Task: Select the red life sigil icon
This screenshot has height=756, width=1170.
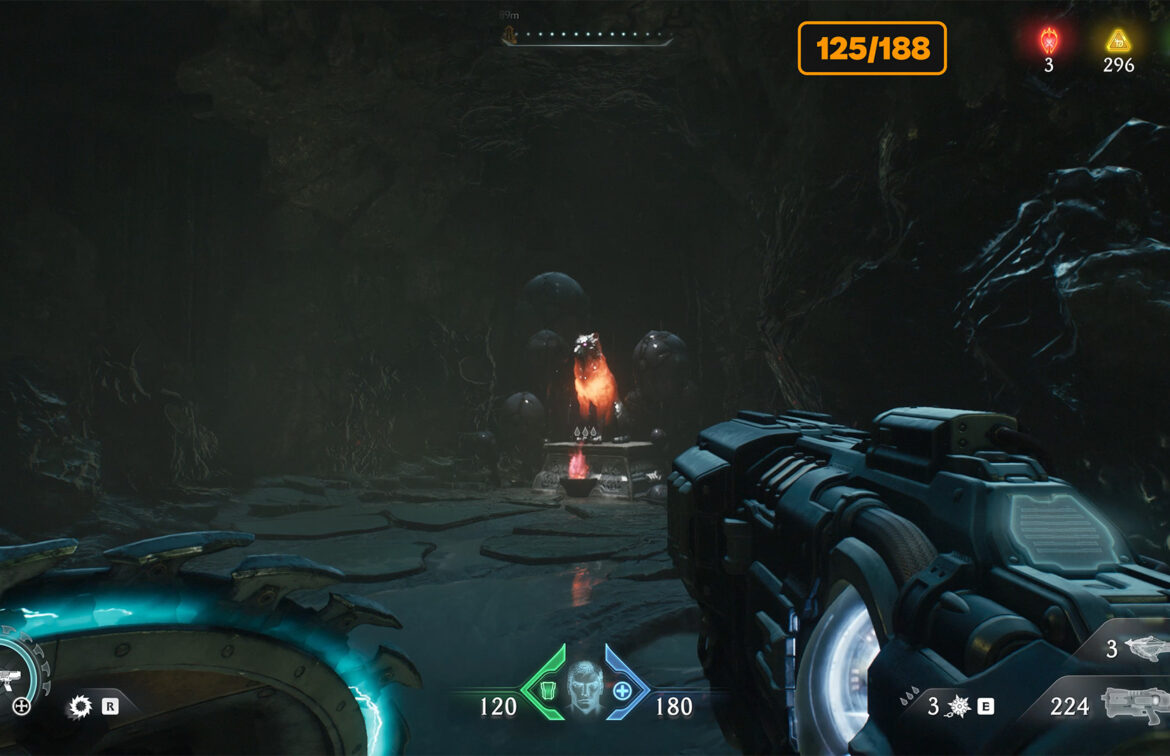Action: (1048, 41)
